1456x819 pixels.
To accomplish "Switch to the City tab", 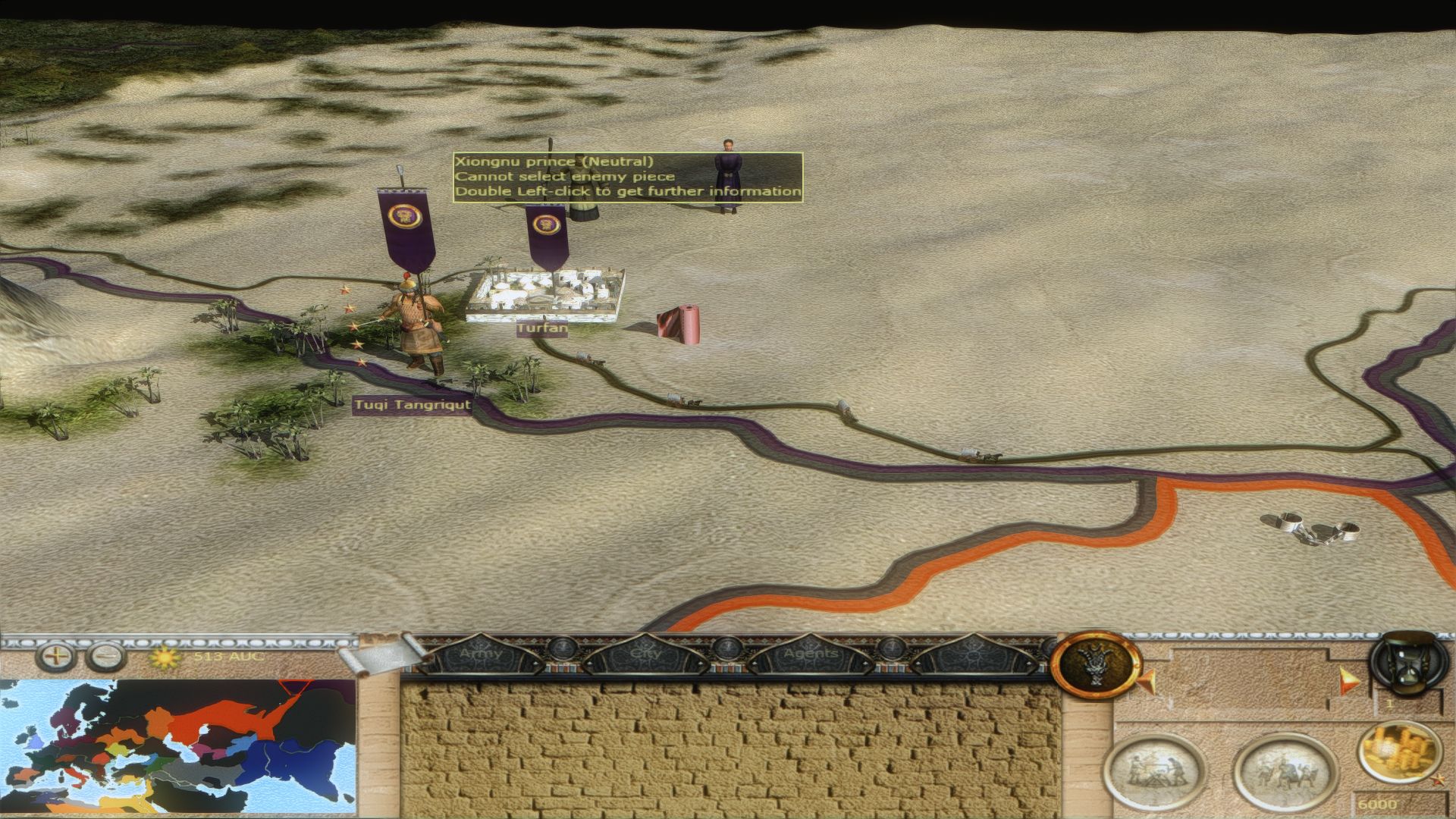I will coord(645,654).
